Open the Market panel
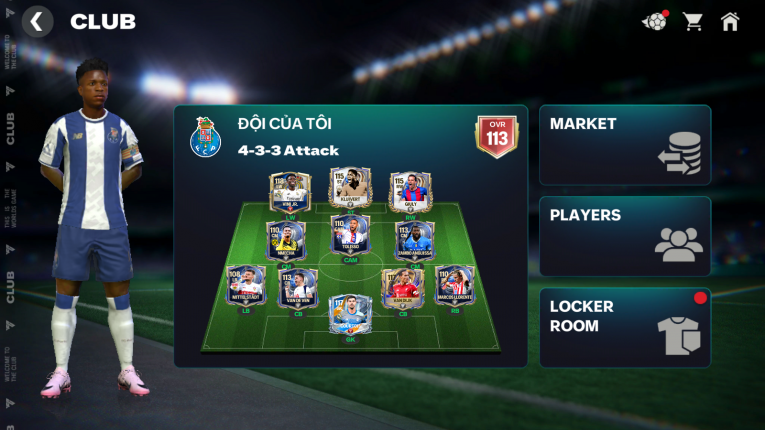This screenshot has height=430, width=765. (x=625, y=145)
